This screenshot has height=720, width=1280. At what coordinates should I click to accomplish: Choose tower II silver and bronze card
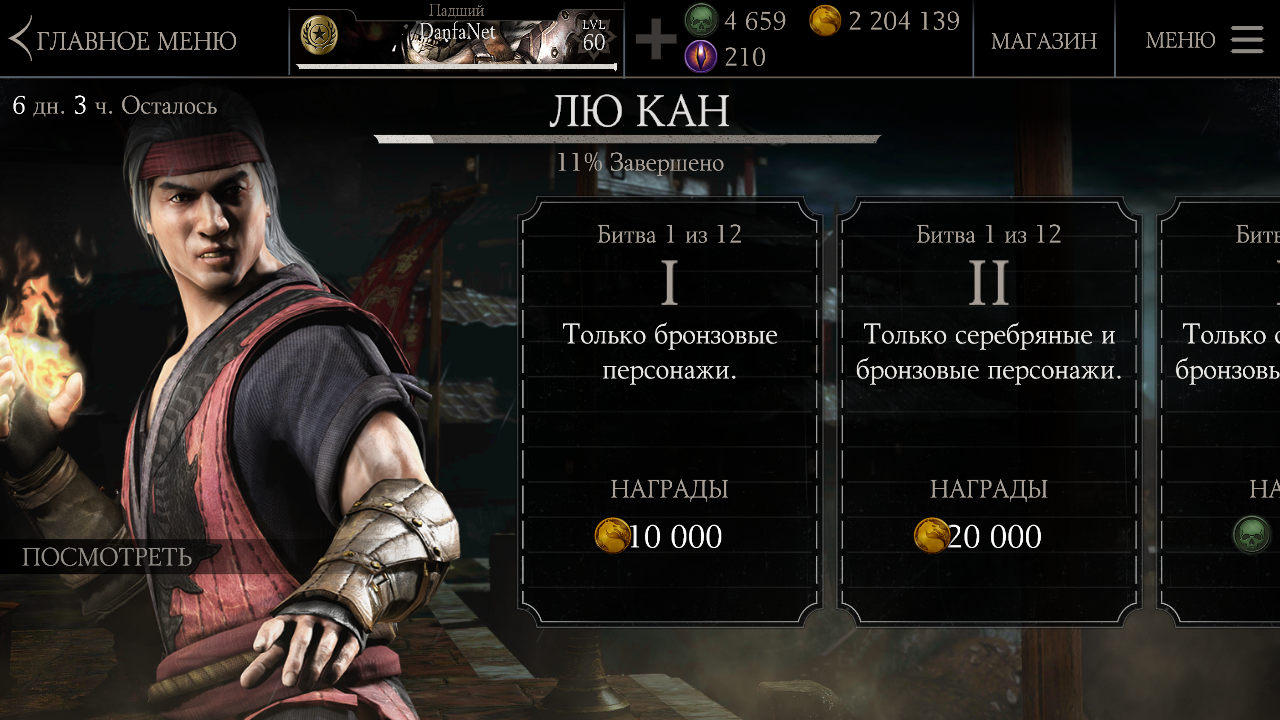point(988,412)
